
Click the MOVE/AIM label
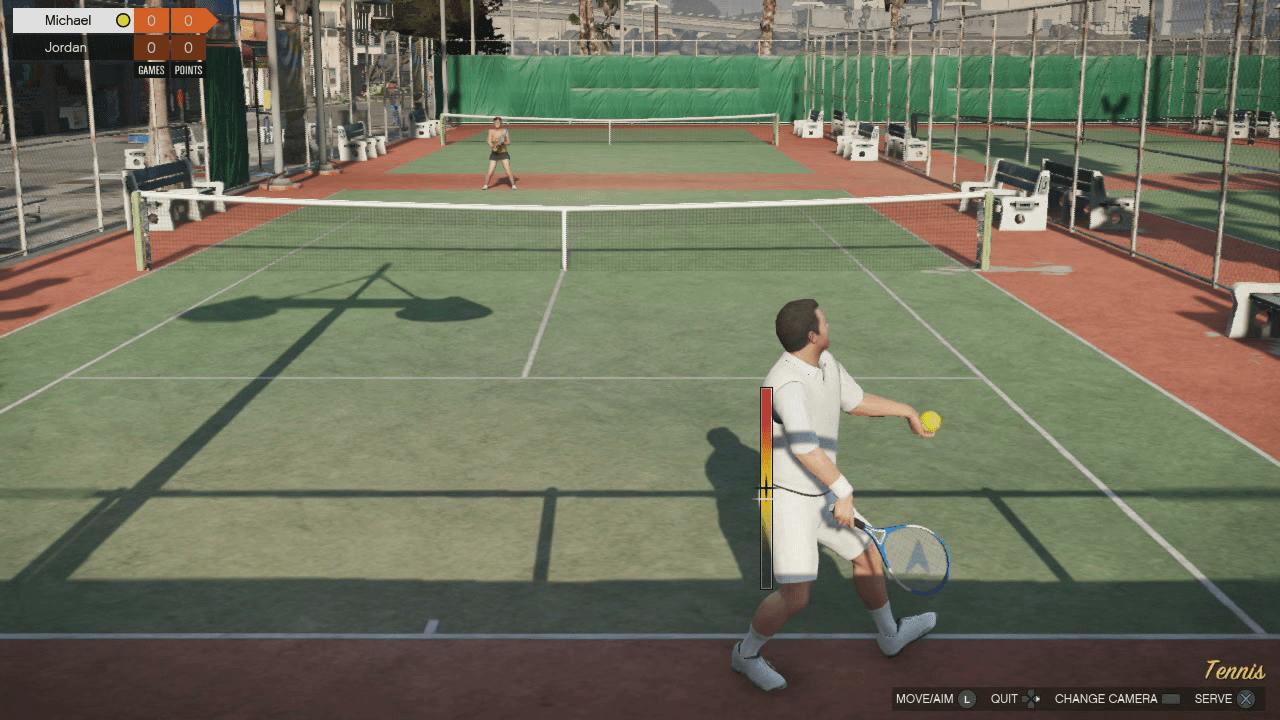[922, 699]
